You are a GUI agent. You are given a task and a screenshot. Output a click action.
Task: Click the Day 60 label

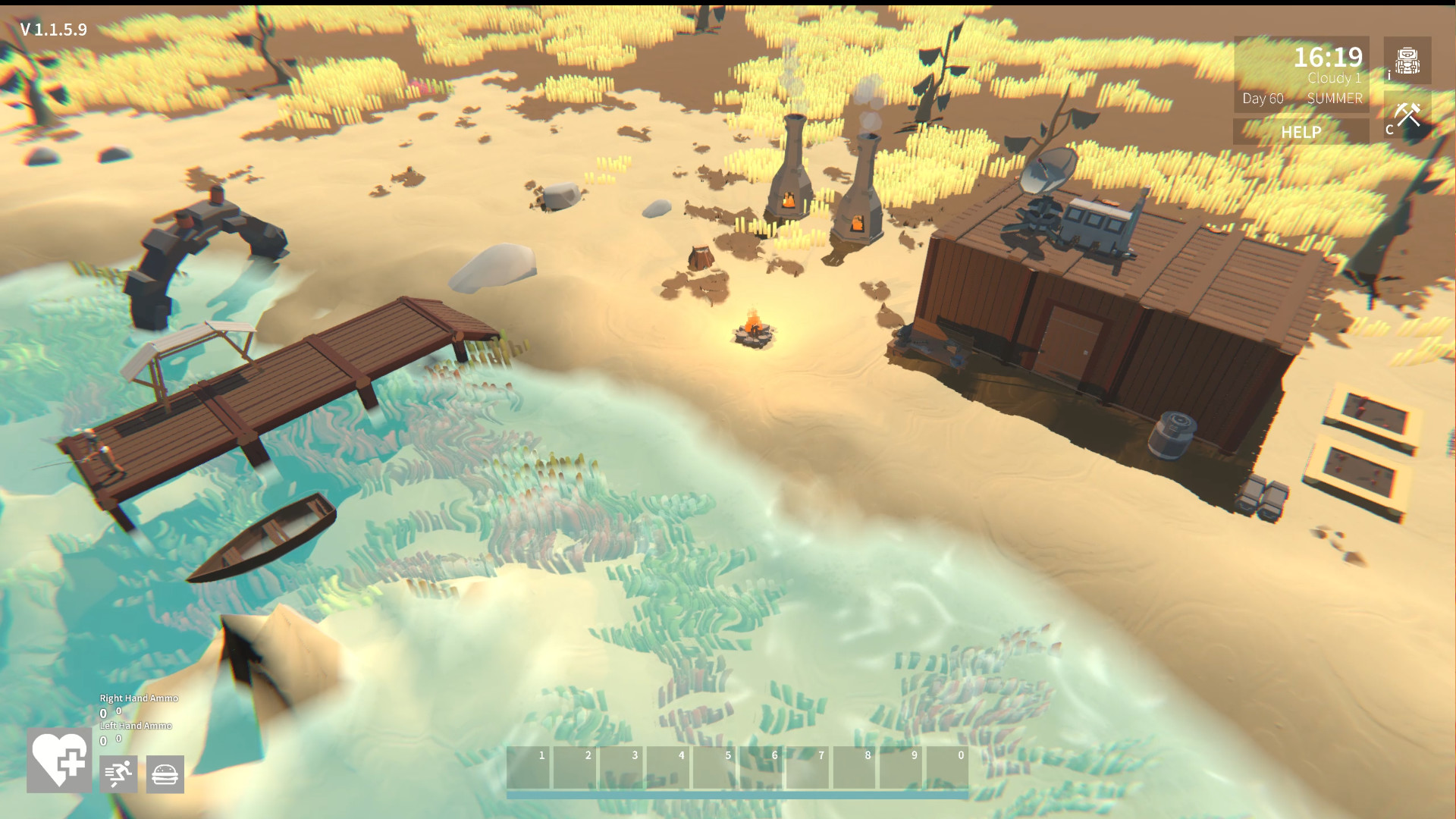1262,99
